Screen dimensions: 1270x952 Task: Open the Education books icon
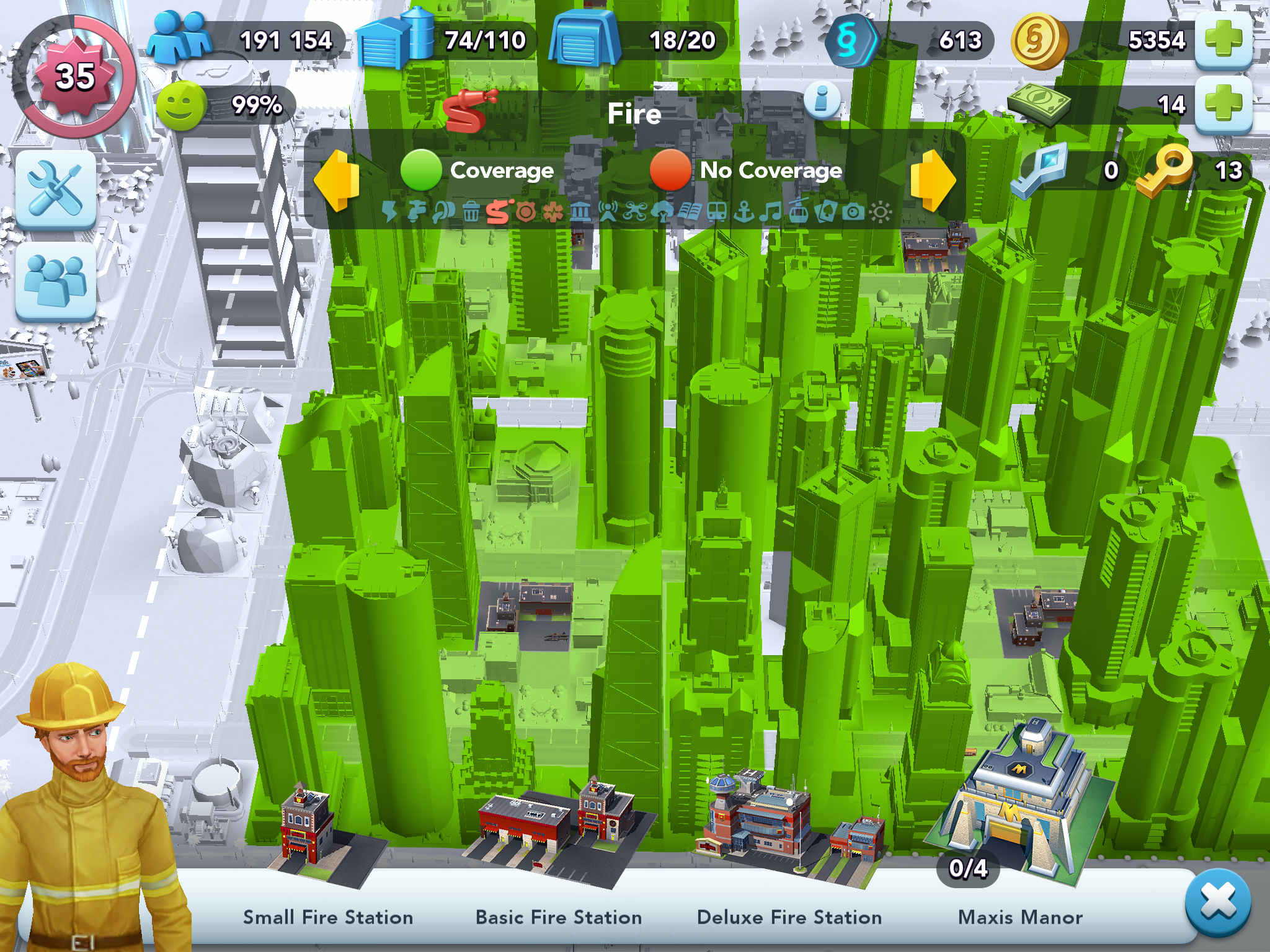(690, 212)
